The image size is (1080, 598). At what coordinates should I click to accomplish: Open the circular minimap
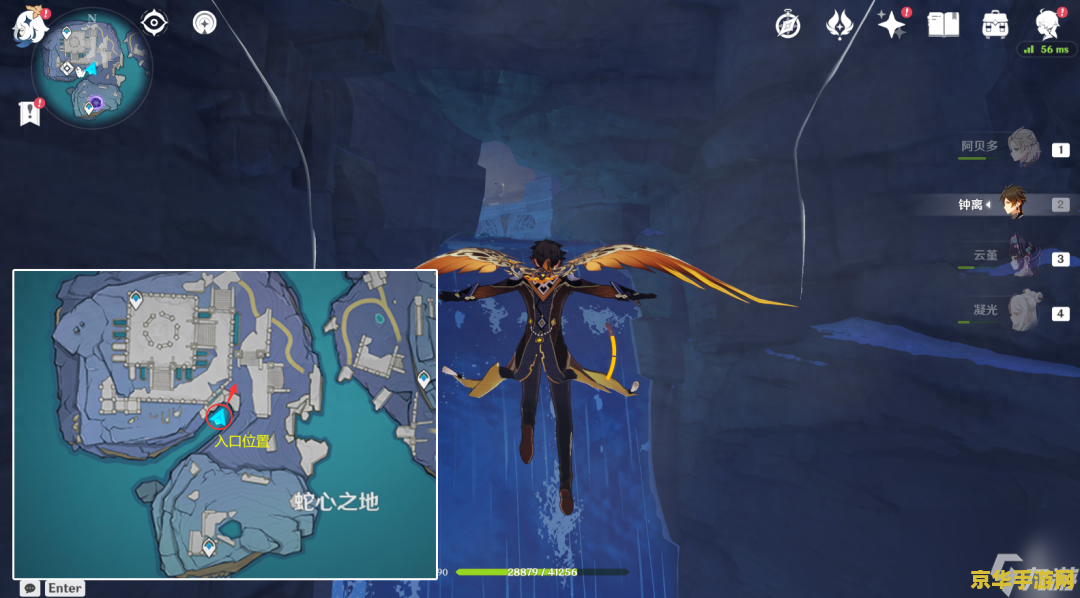91,68
